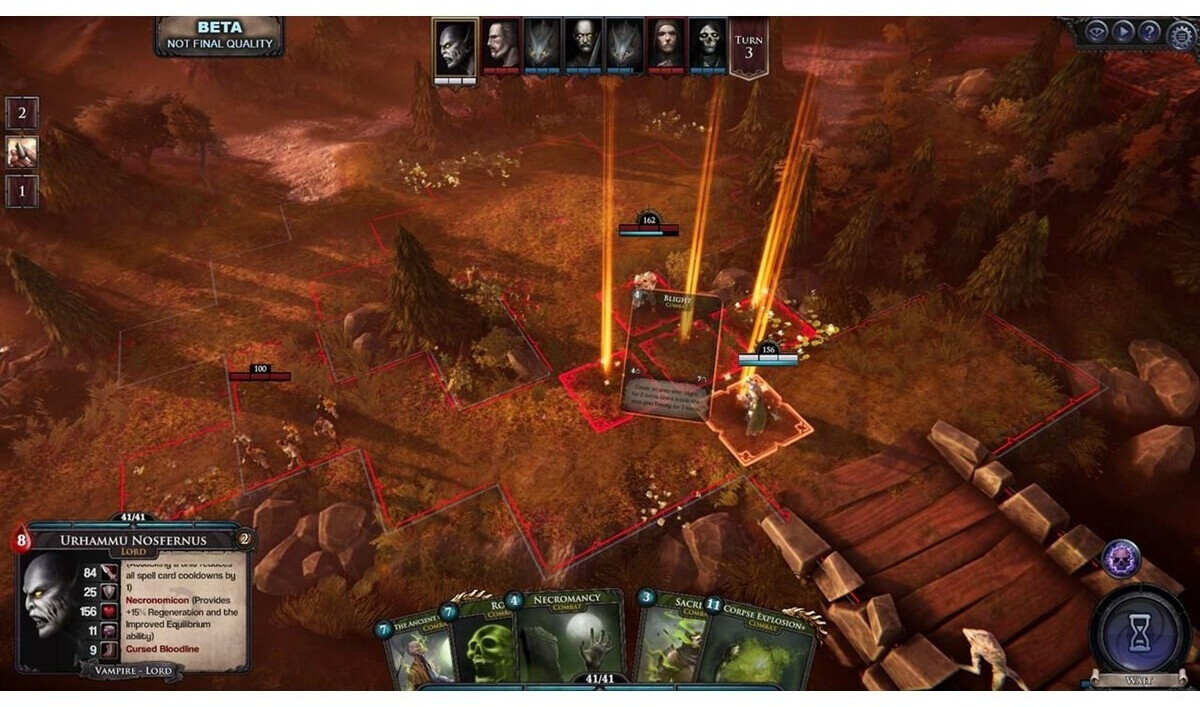Viewport: 1200px width, 707px height.
Task: Click the long-haired man profile portrait
Action: pos(502,45)
